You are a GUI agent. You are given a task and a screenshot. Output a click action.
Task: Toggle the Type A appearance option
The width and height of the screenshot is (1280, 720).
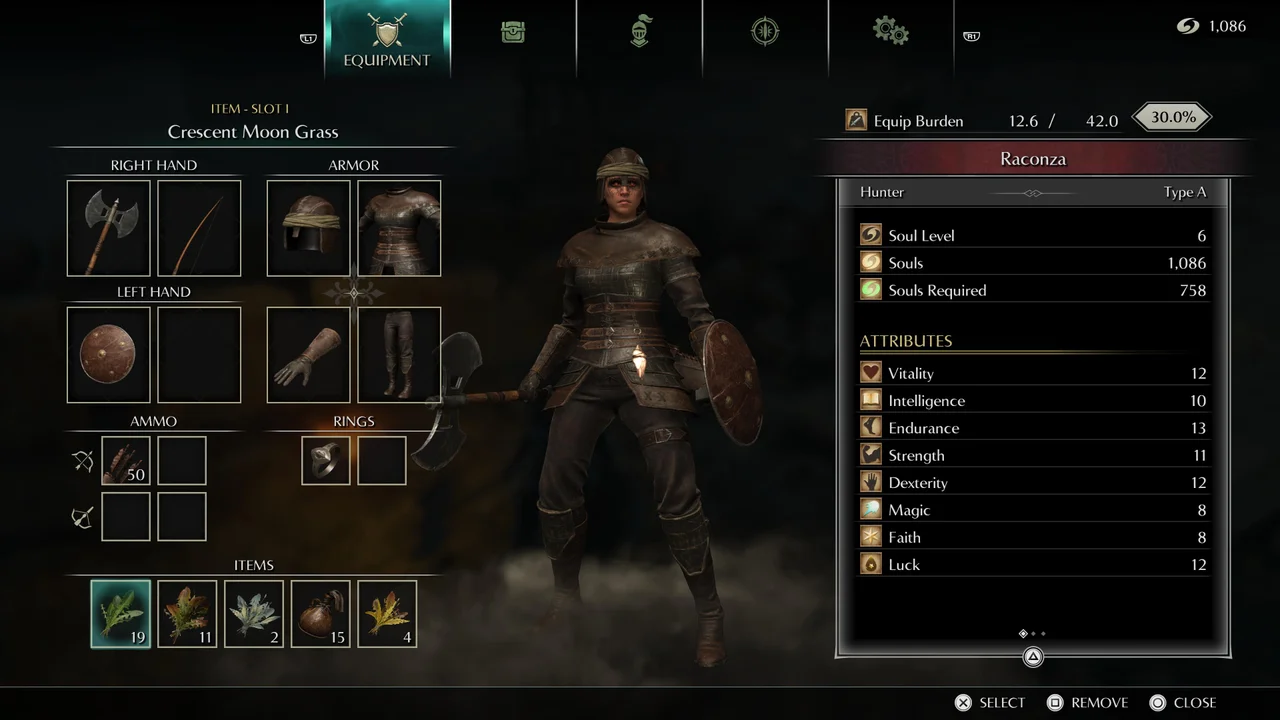coord(1185,191)
